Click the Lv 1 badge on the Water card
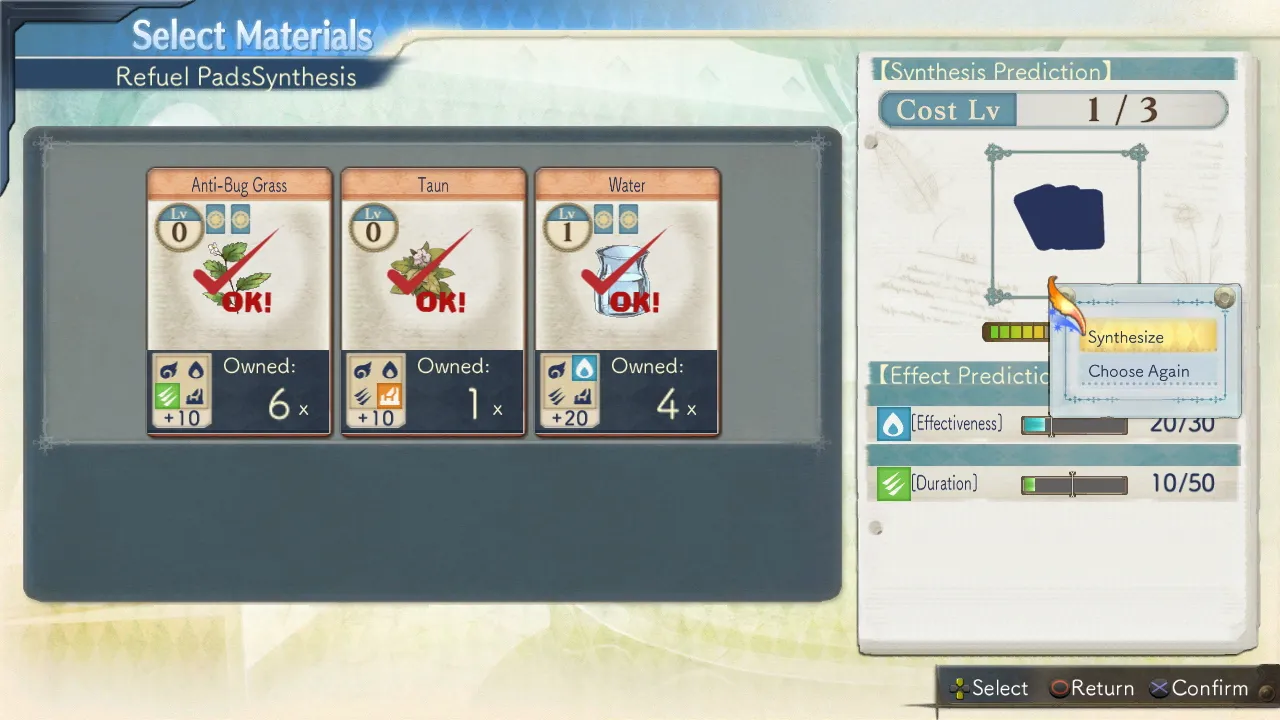This screenshot has width=1280, height=720. coord(567,226)
